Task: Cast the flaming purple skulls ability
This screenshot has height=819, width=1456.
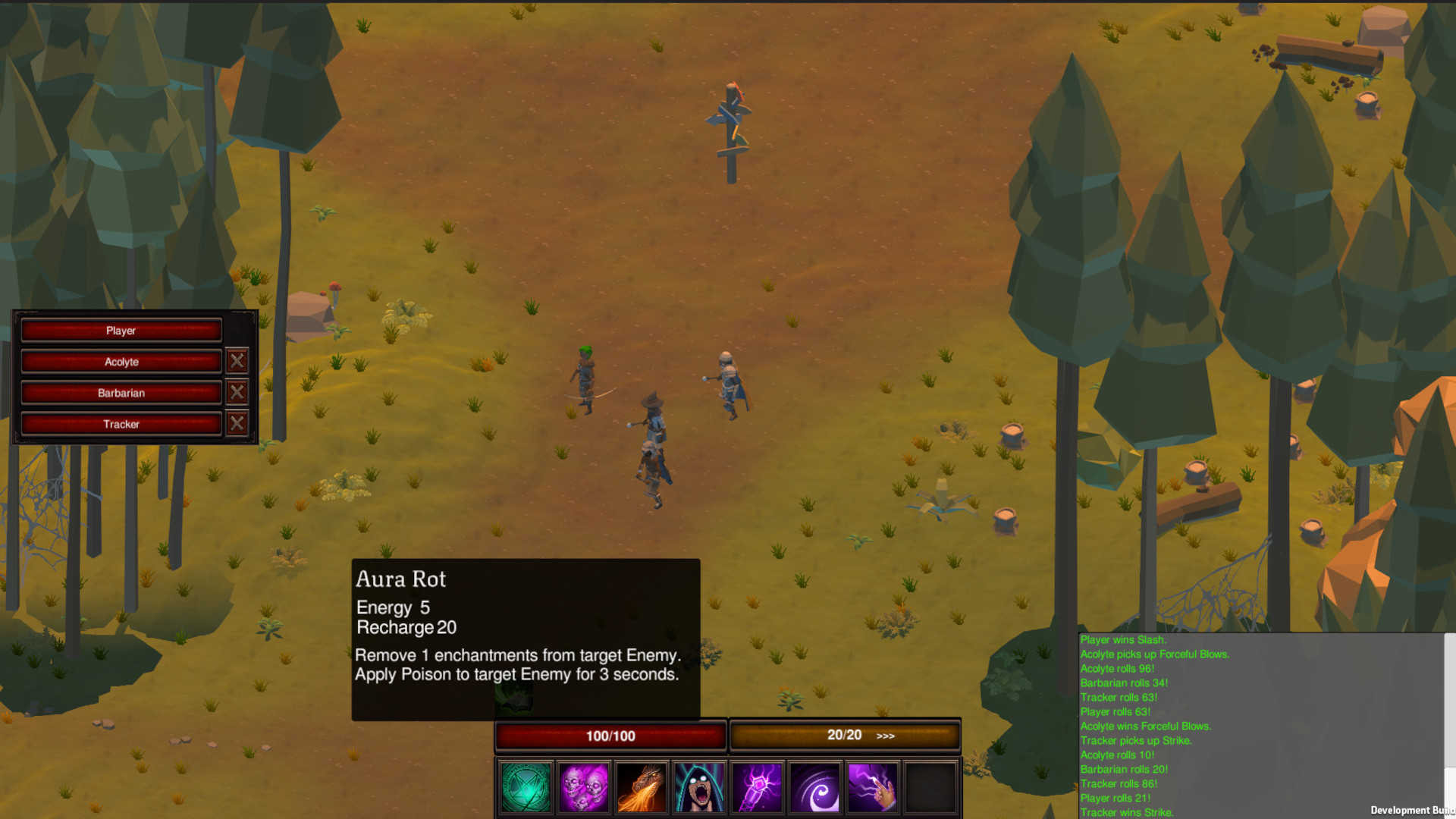Action: [584, 787]
